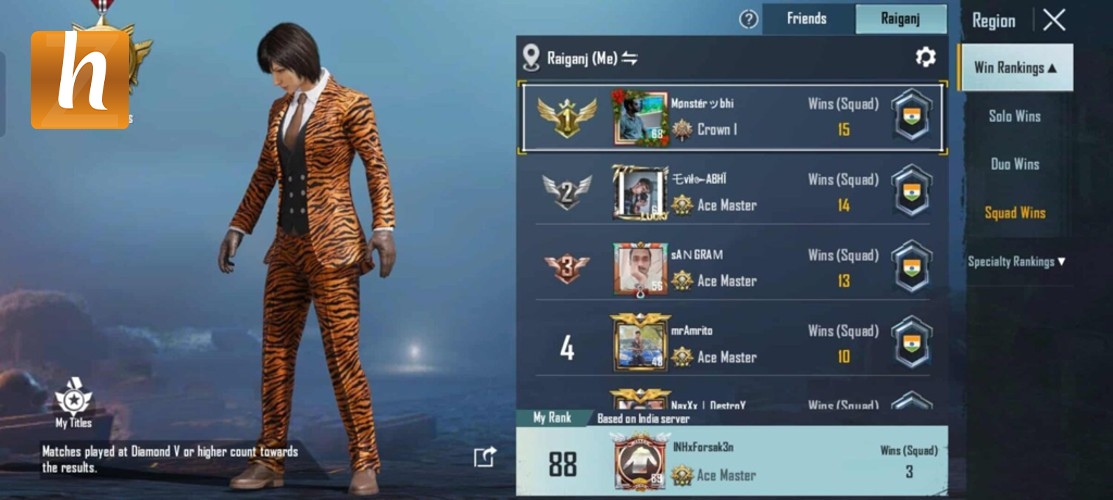
Task: Change the Raiganj (Me) location
Action: [x=629, y=58]
